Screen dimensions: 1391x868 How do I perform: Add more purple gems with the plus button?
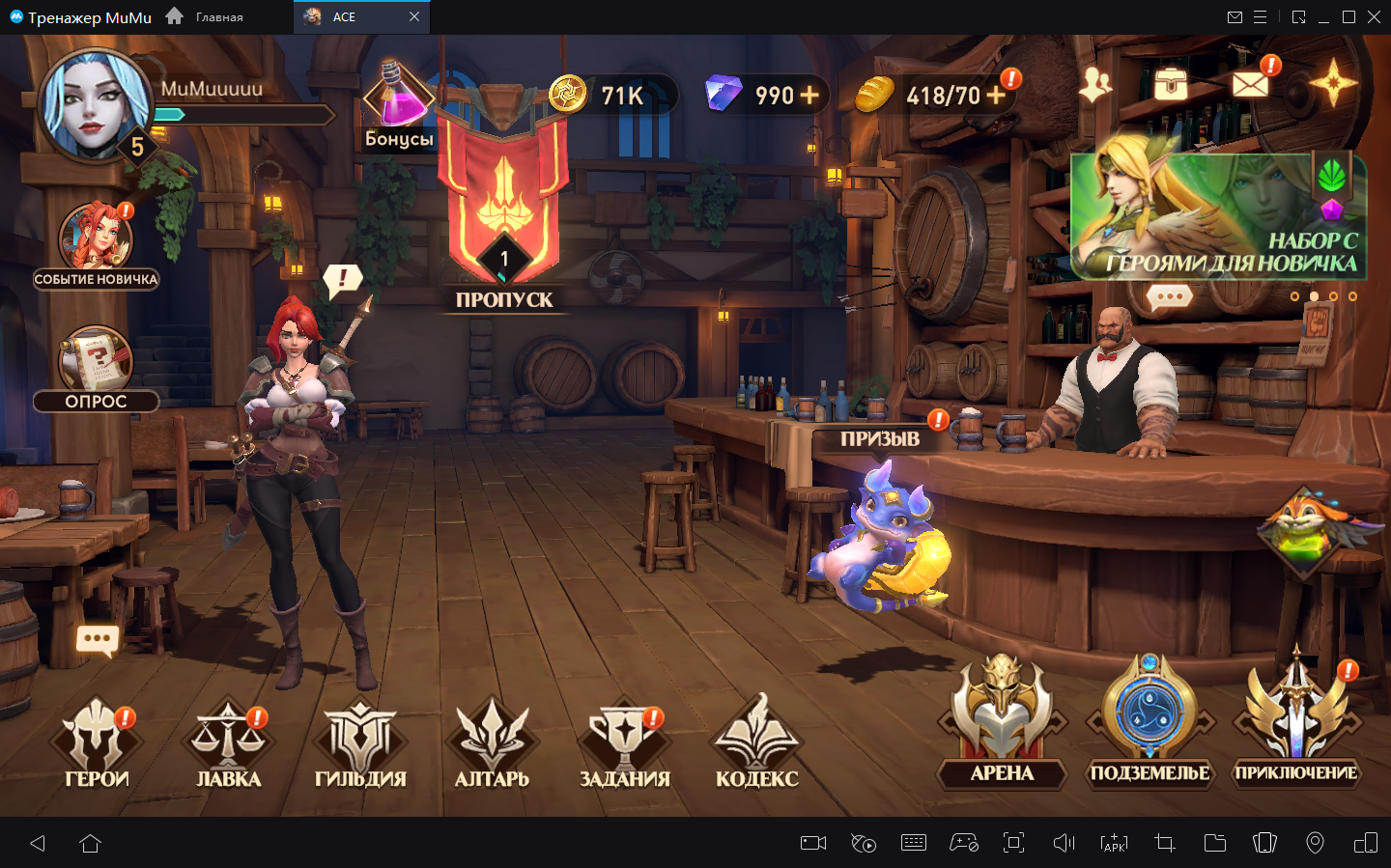809,95
